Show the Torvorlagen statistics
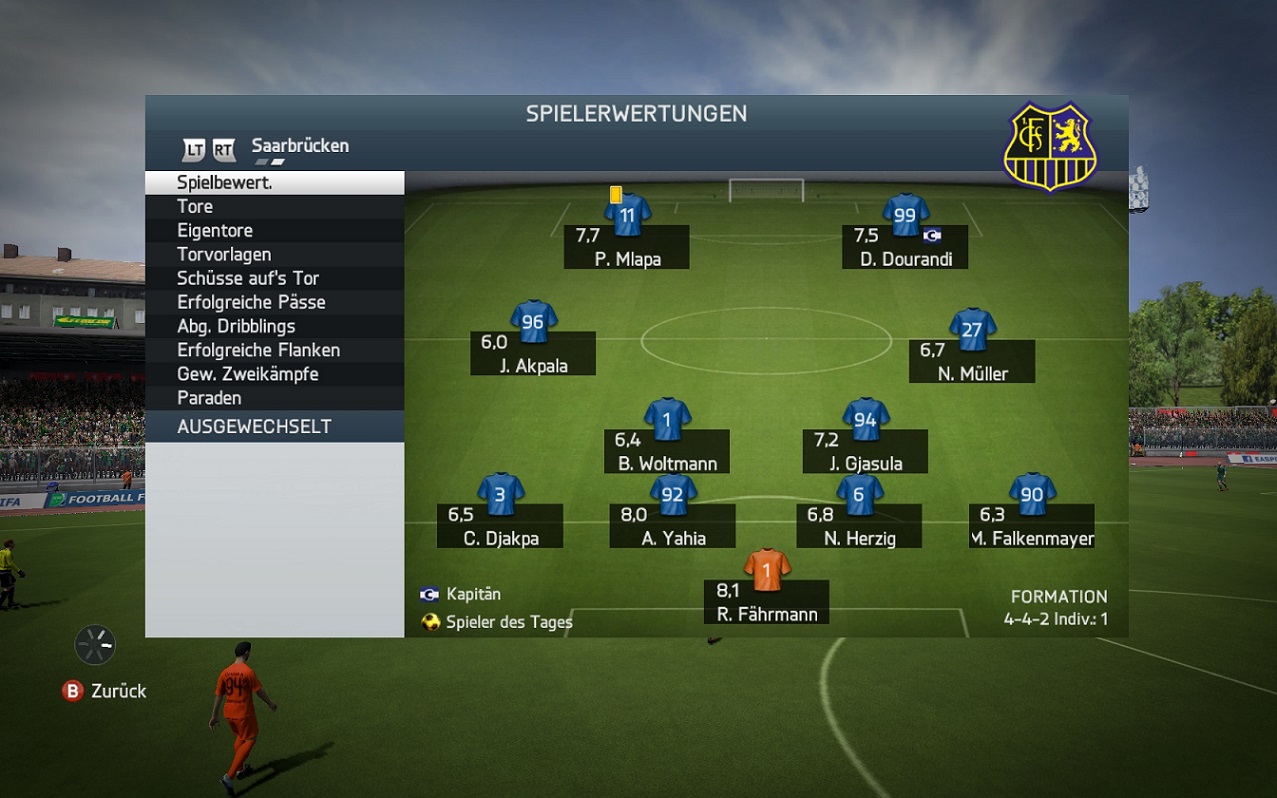1277x798 pixels. pyautogui.click(x=274, y=255)
